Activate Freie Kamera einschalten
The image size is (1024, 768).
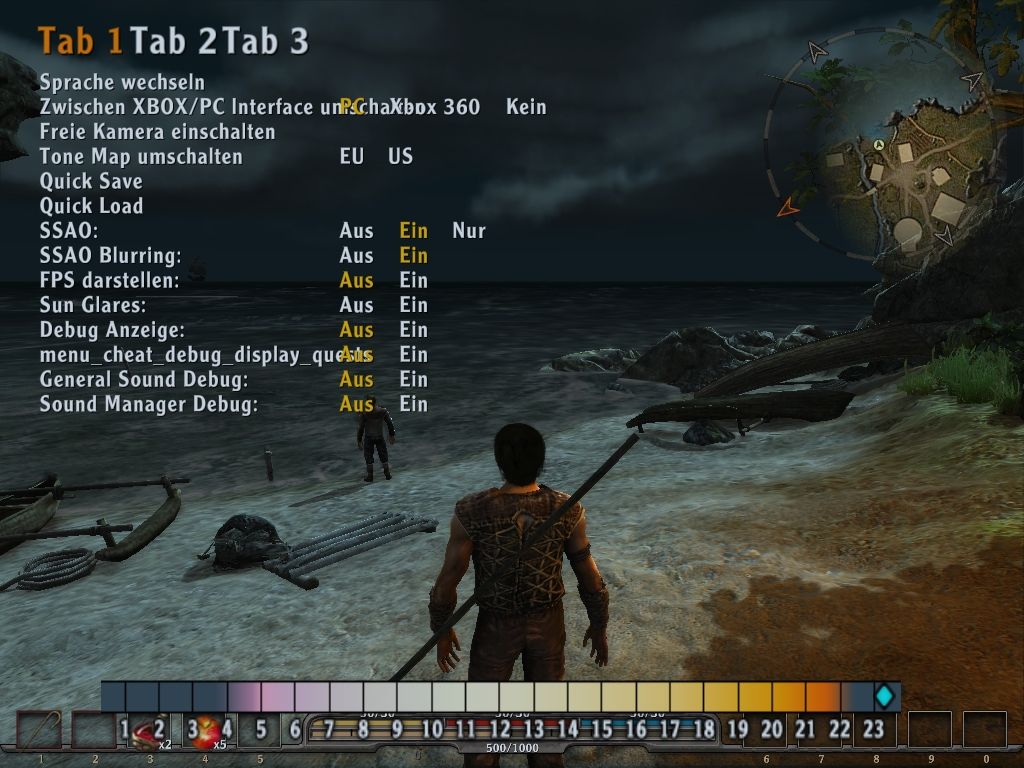[x=157, y=132]
